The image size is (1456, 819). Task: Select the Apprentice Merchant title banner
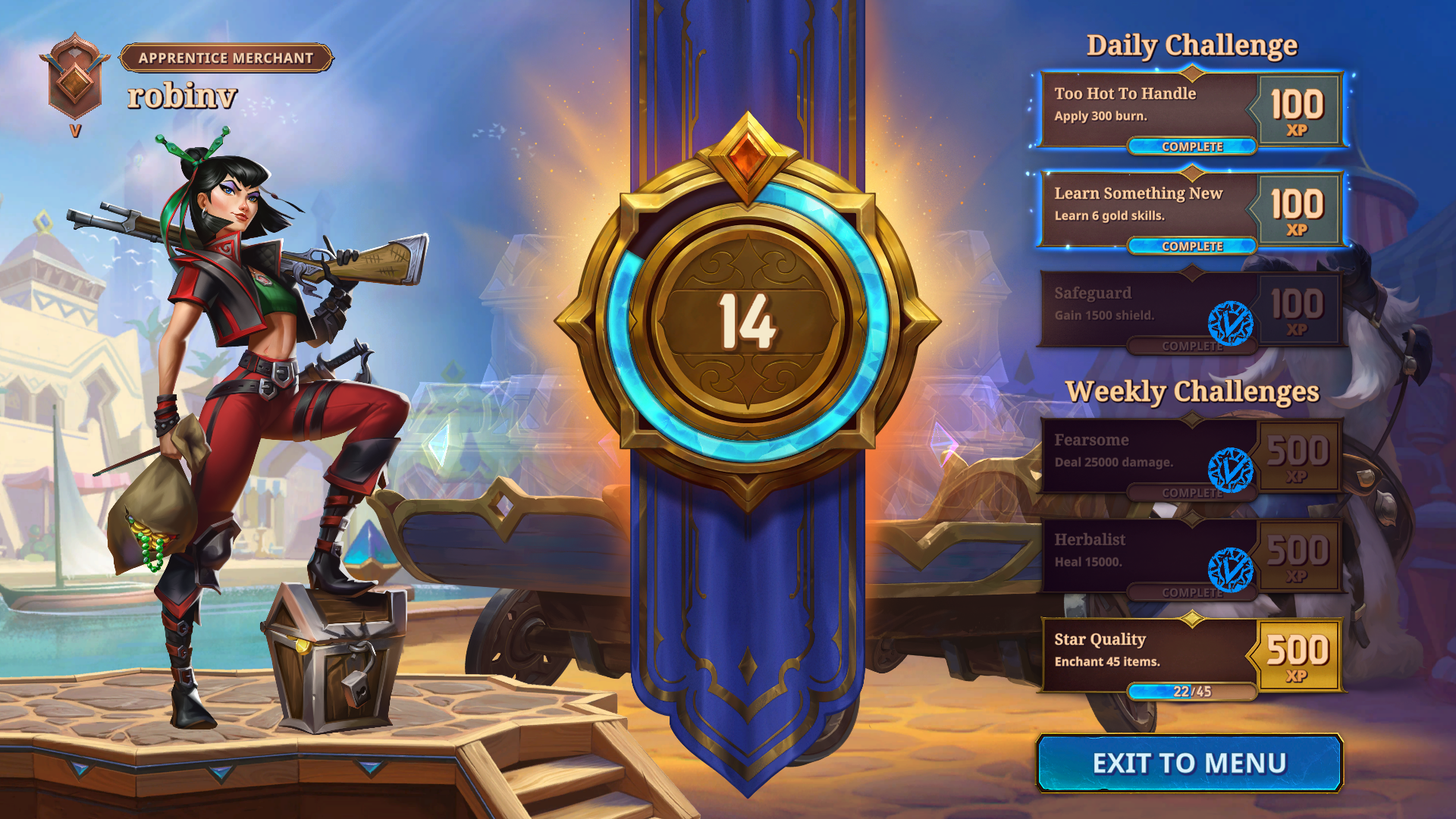226,58
